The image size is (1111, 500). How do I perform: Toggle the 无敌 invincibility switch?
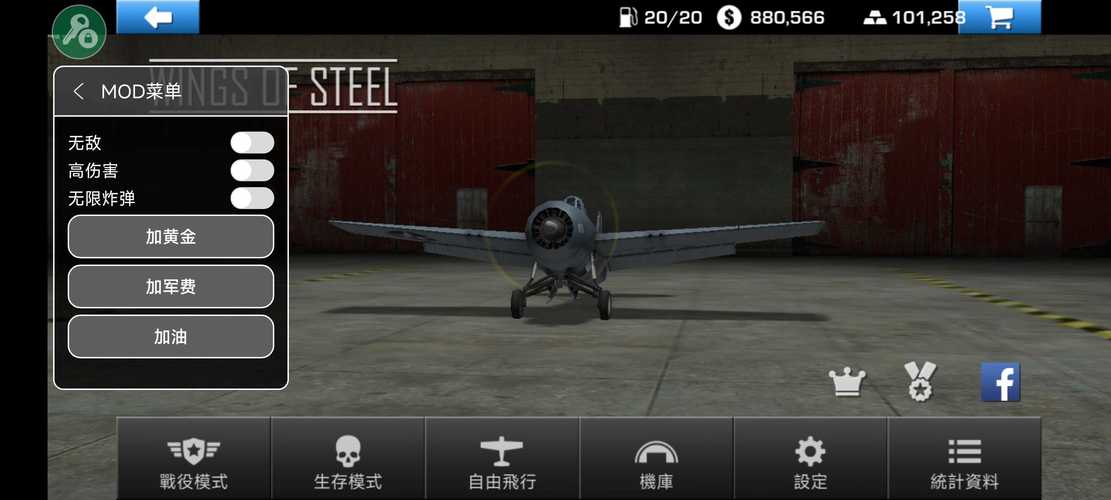252,143
